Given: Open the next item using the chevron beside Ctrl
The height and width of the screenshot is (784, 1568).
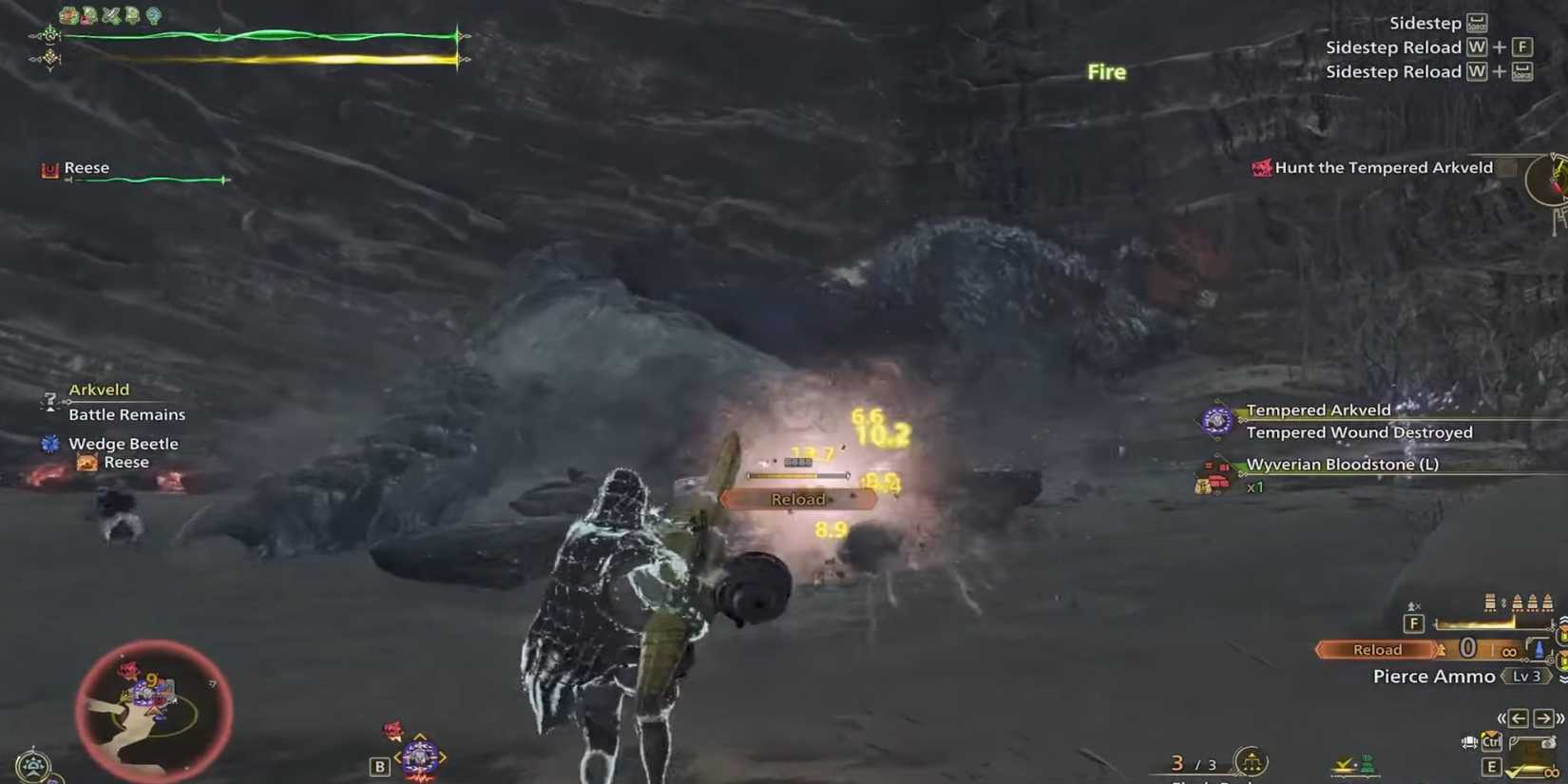Looking at the screenshot, I should click(1468, 742).
